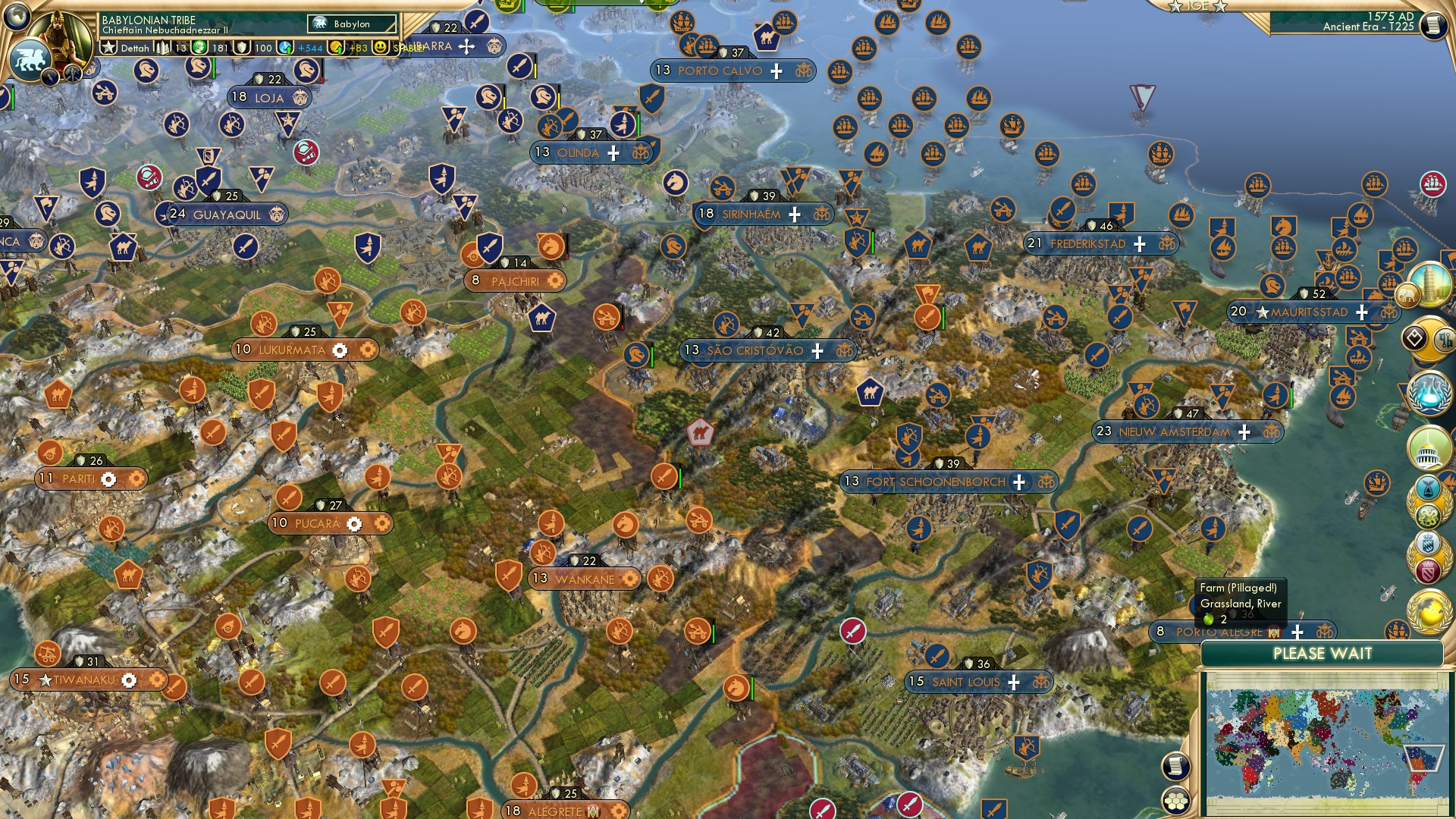This screenshot has height=819, width=1456.
Task: Expand the Saint Louis banner plus sign
Action: pyautogui.click(x=1014, y=681)
